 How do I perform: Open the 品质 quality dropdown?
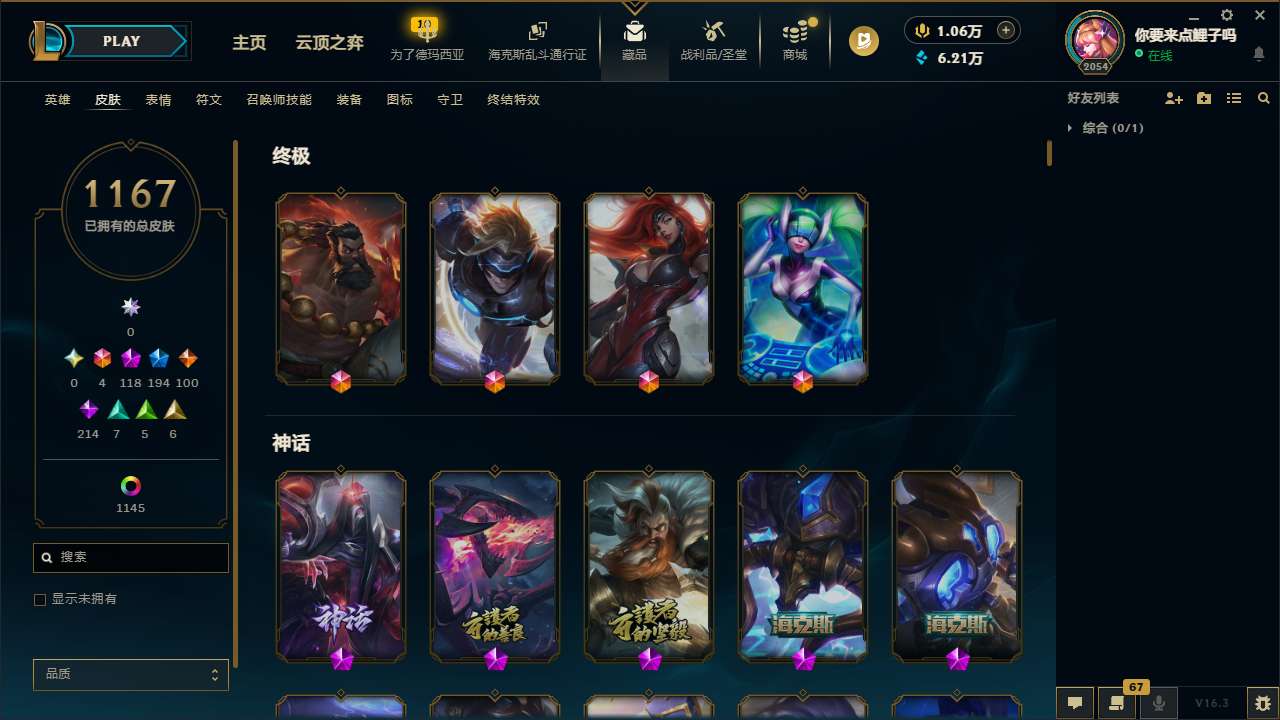tap(130, 674)
